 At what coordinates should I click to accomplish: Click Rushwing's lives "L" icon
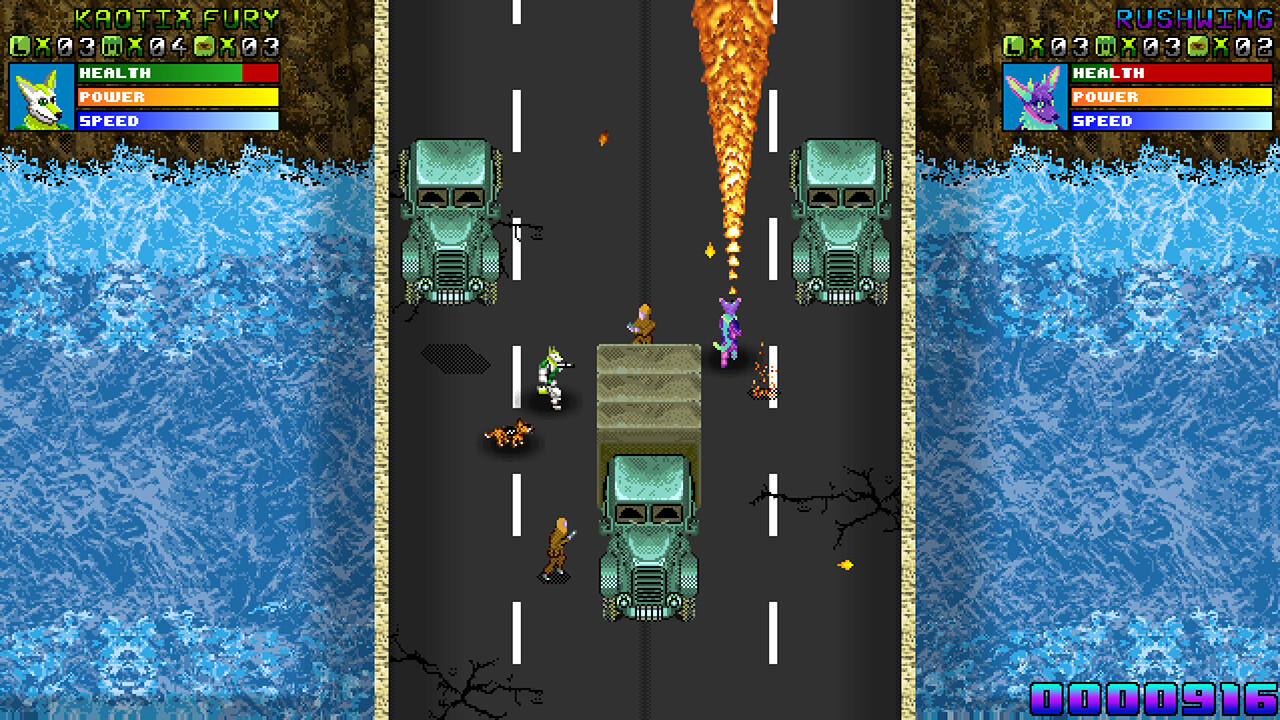tap(1014, 44)
